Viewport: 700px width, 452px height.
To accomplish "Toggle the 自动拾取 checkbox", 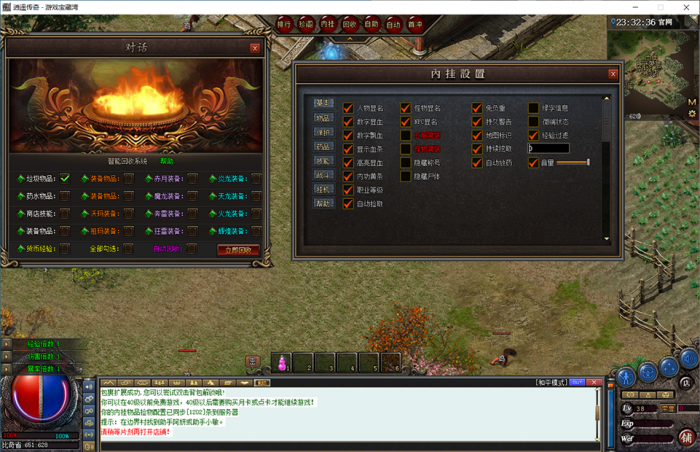I will click(348, 204).
